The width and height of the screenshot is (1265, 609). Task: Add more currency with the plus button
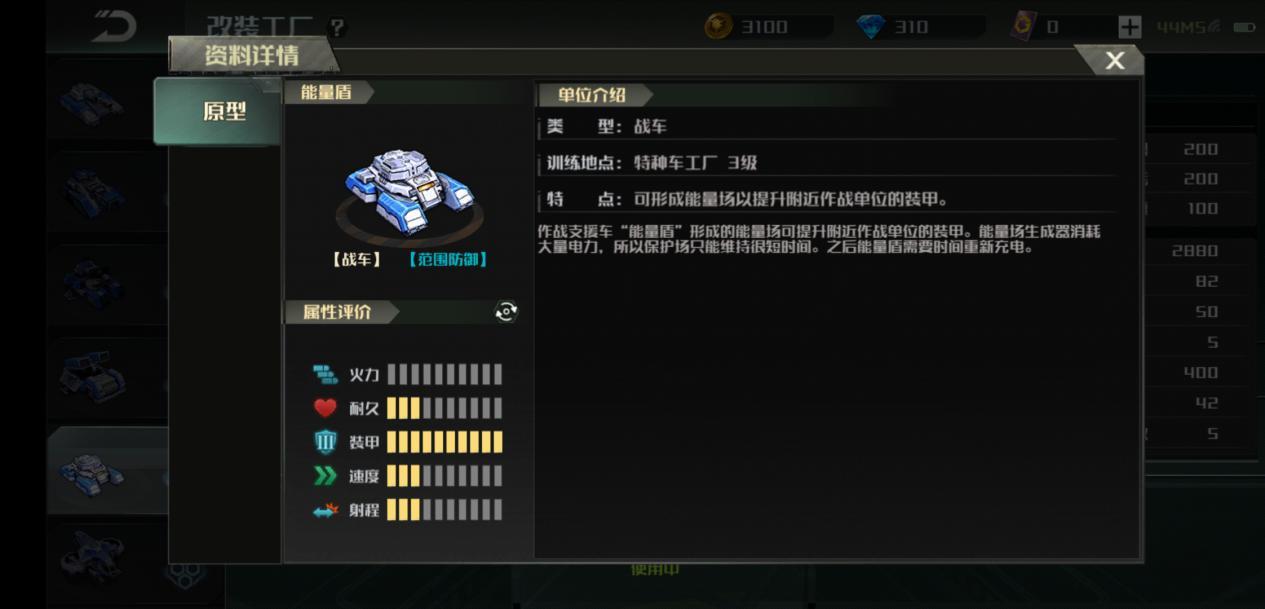[x=1129, y=27]
